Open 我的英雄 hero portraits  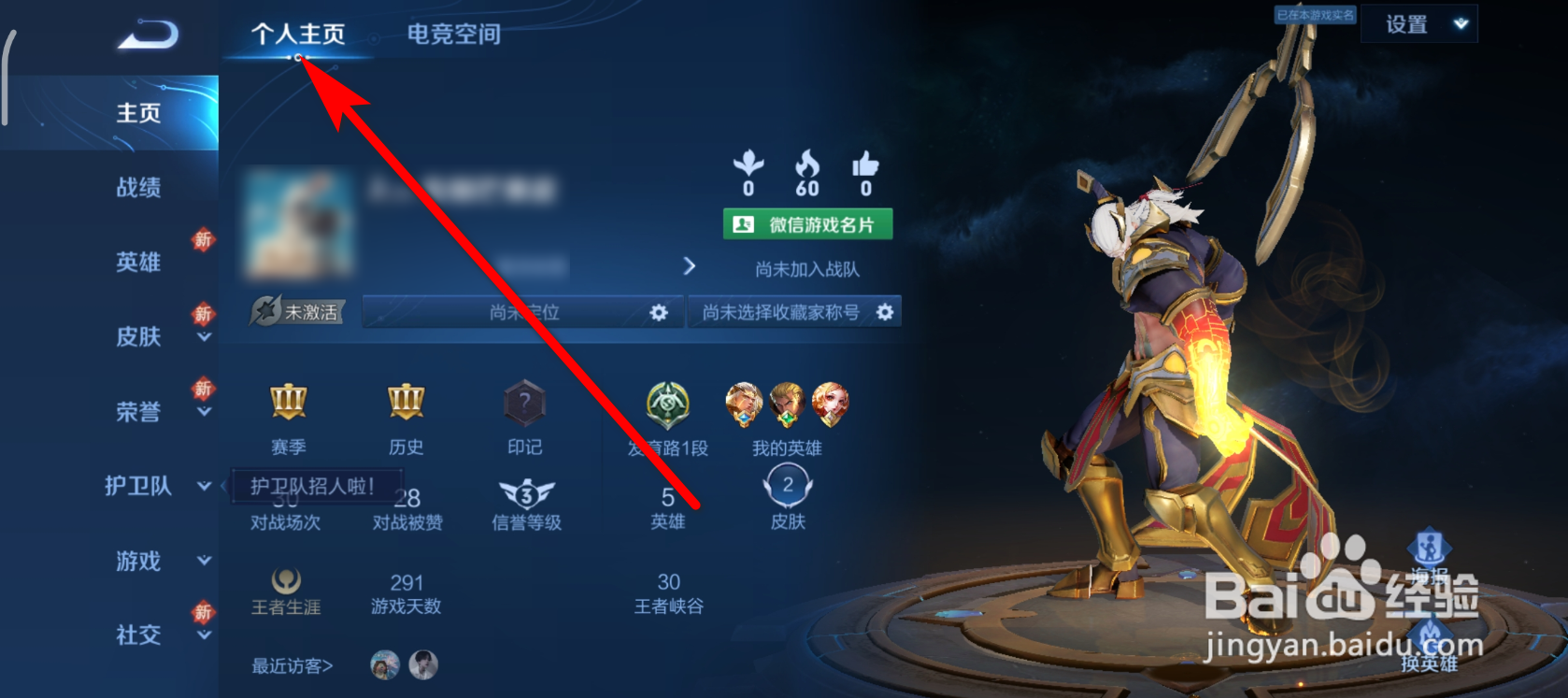coord(785,404)
